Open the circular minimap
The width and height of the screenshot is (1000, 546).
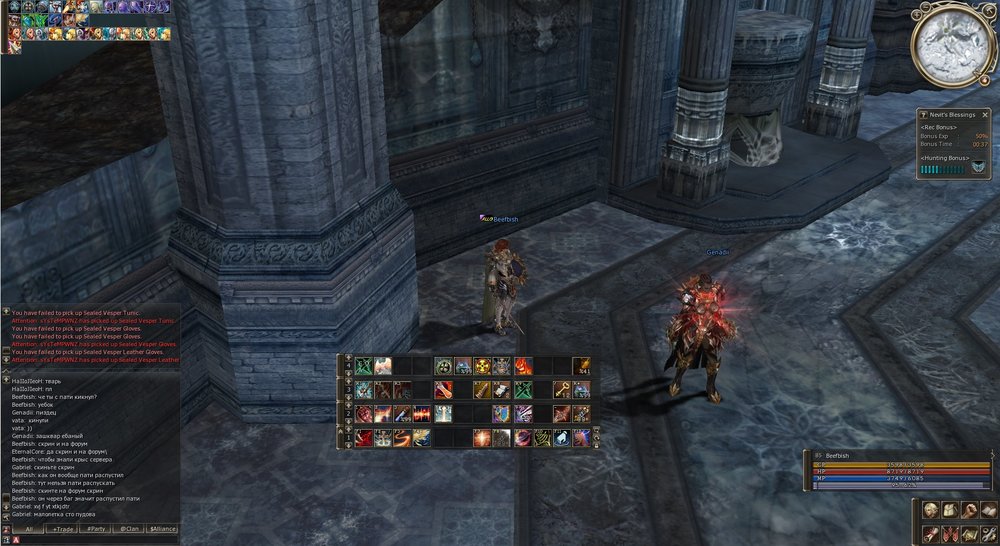[953, 45]
